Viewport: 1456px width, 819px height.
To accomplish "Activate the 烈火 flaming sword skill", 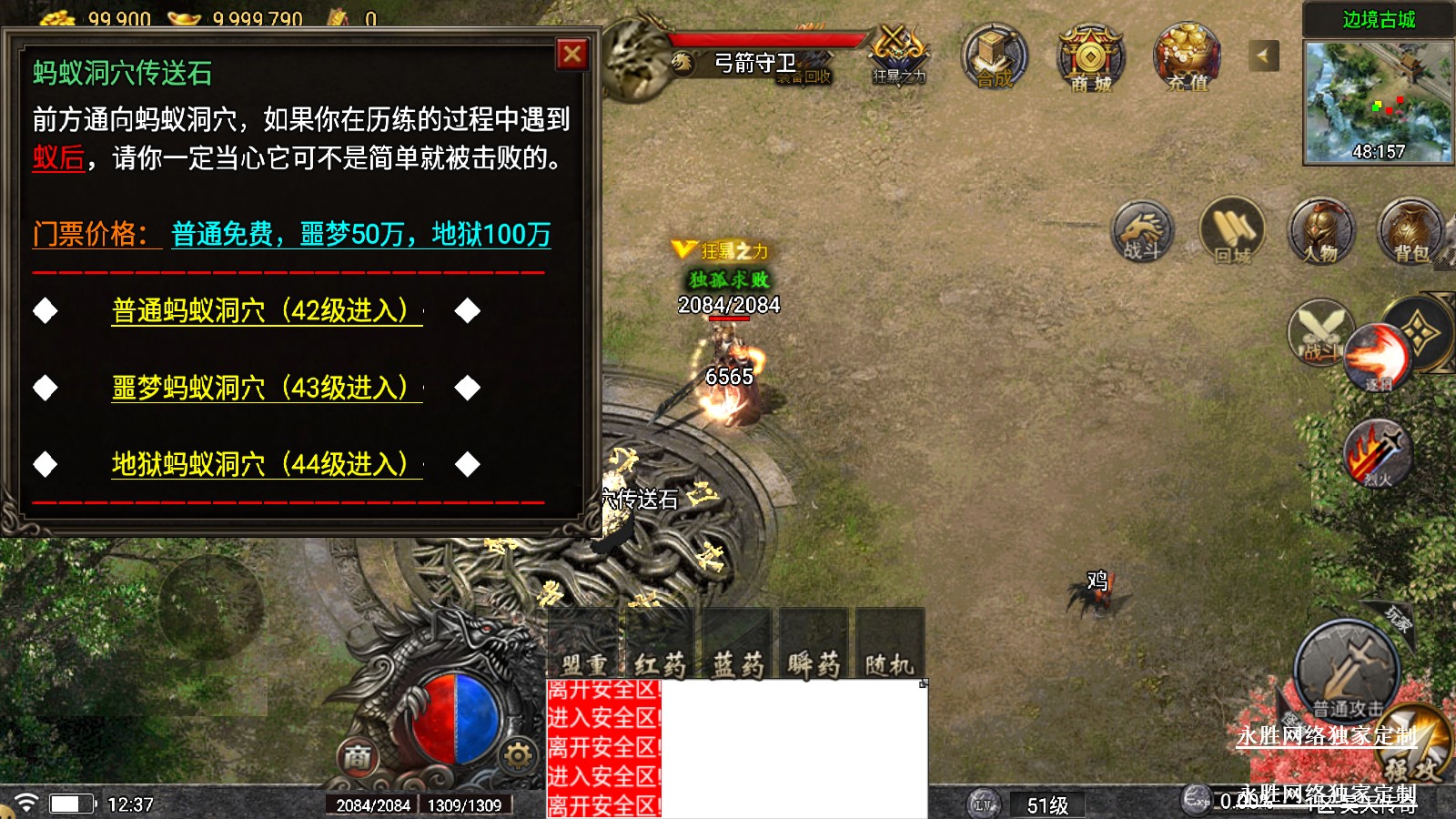I will (1378, 453).
